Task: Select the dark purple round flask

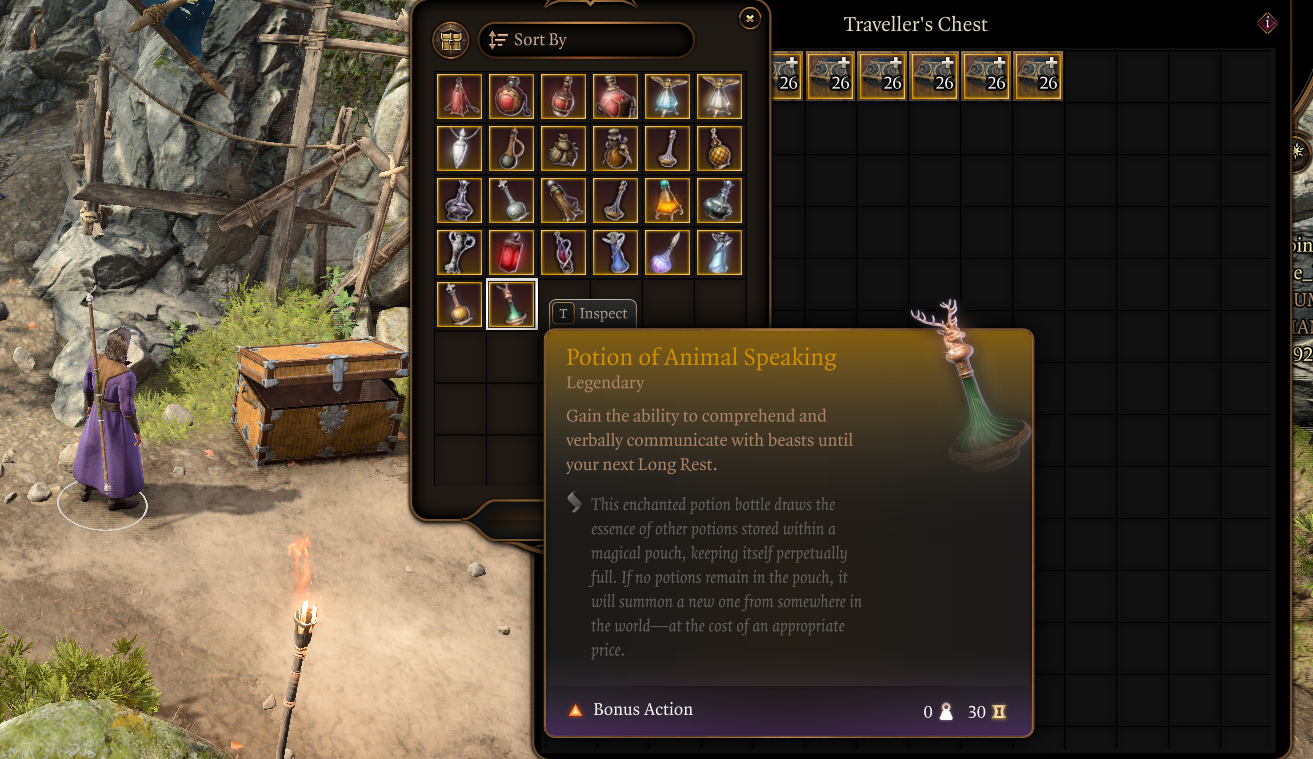Action: (460, 200)
